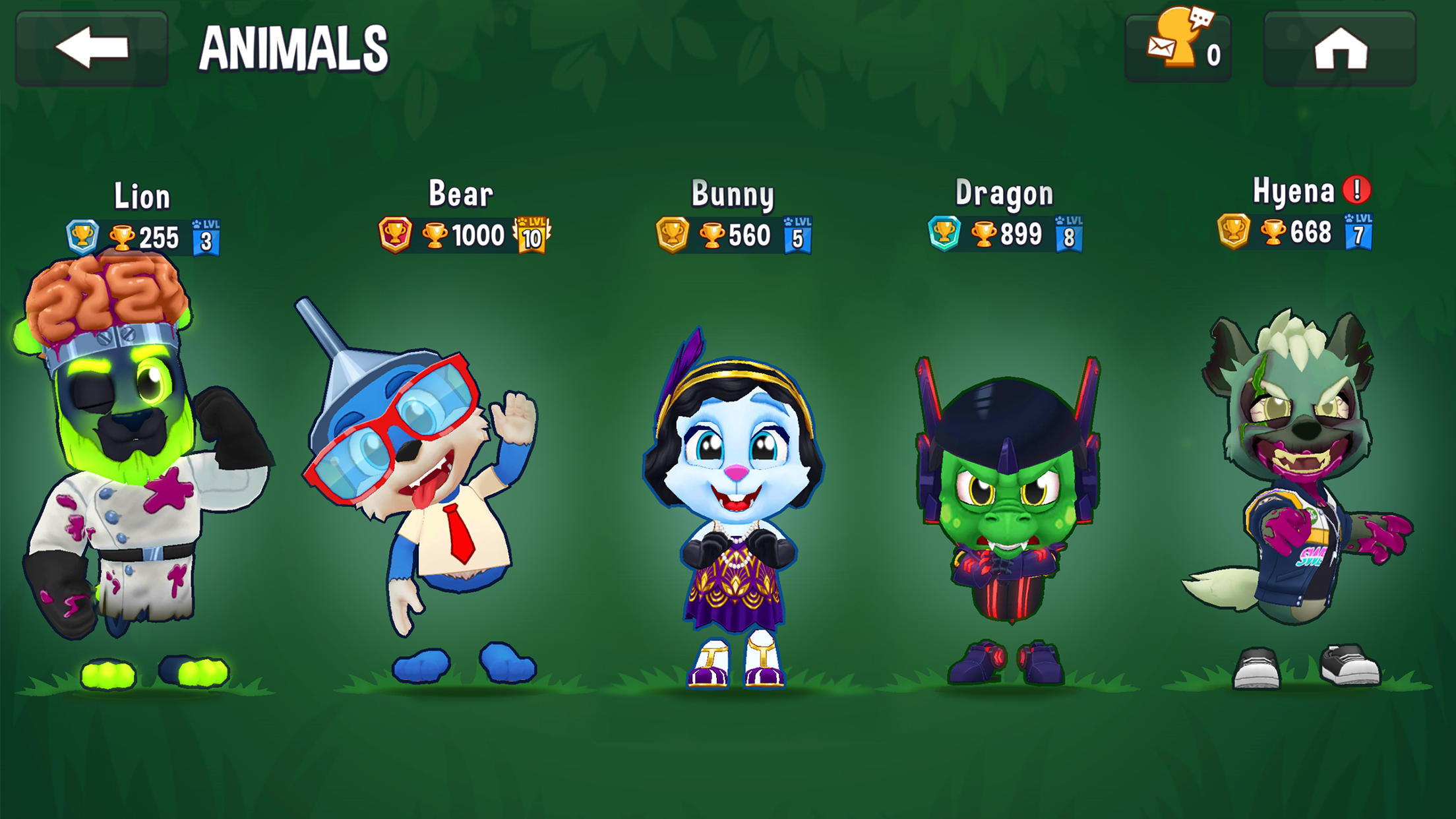Click the red exclamation mark beside Hyena
This screenshot has width=1456, height=819.
pyautogui.click(x=1358, y=191)
